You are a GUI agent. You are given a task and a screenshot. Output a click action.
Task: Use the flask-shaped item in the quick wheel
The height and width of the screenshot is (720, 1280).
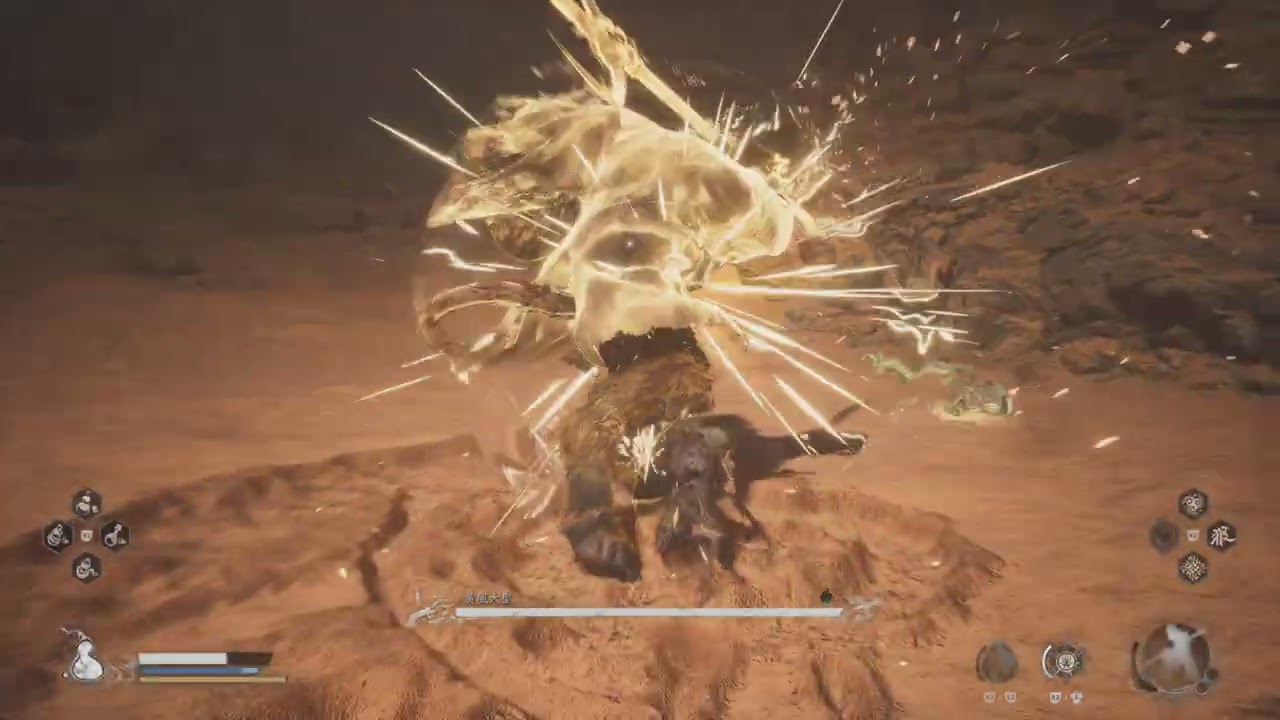(114, 536)
